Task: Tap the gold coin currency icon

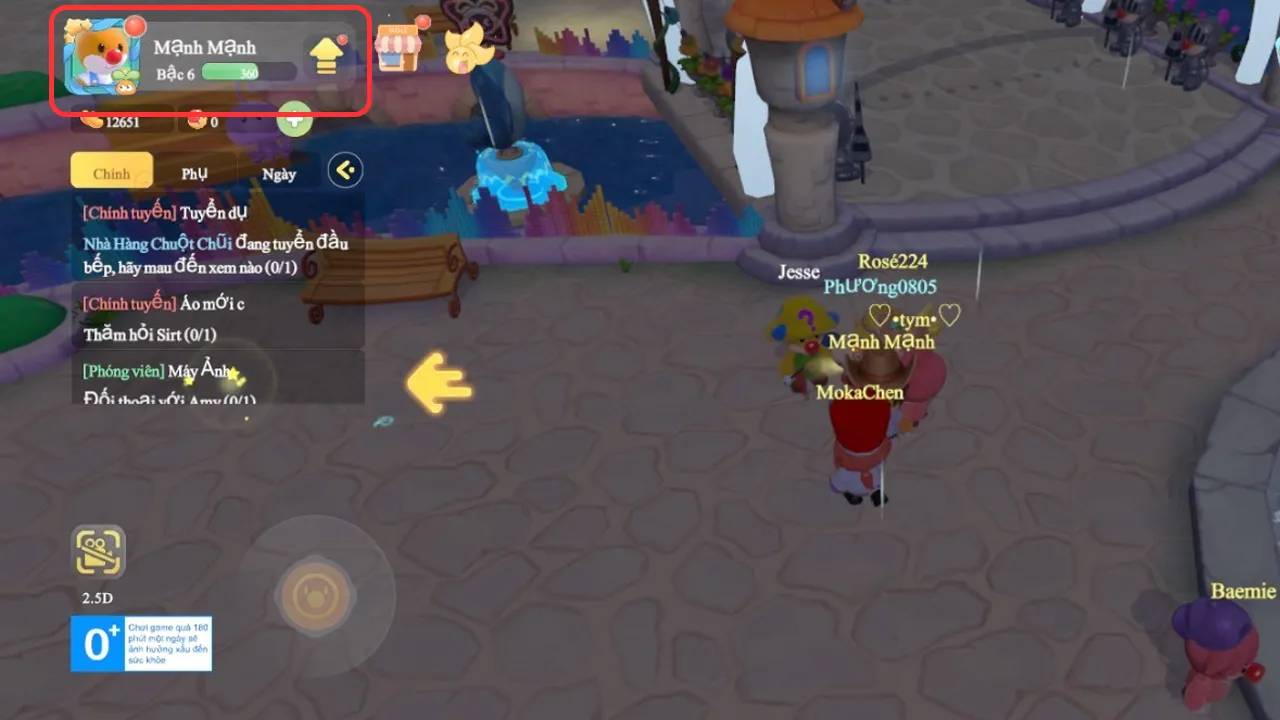Action: click(x=92, y=118)
